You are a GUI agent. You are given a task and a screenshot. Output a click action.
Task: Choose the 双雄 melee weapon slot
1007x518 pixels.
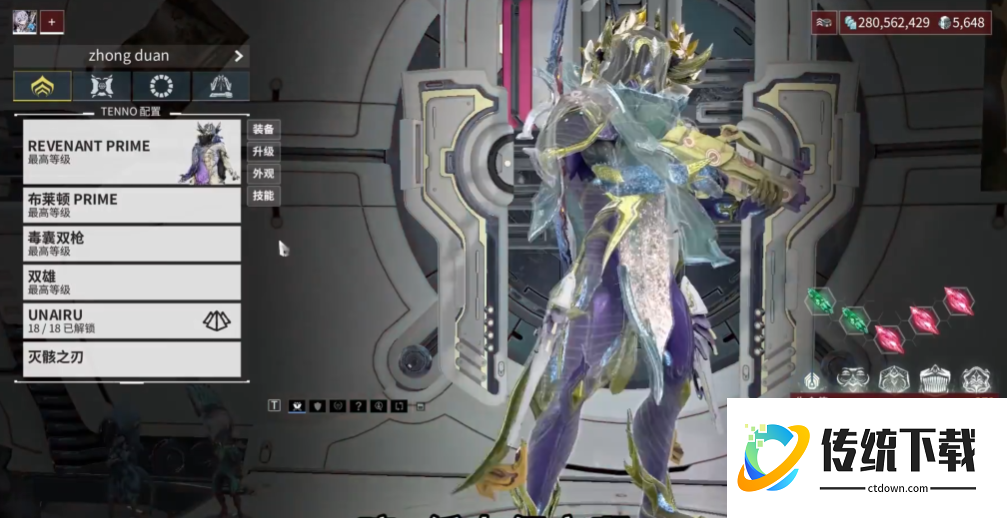[131, 281]
